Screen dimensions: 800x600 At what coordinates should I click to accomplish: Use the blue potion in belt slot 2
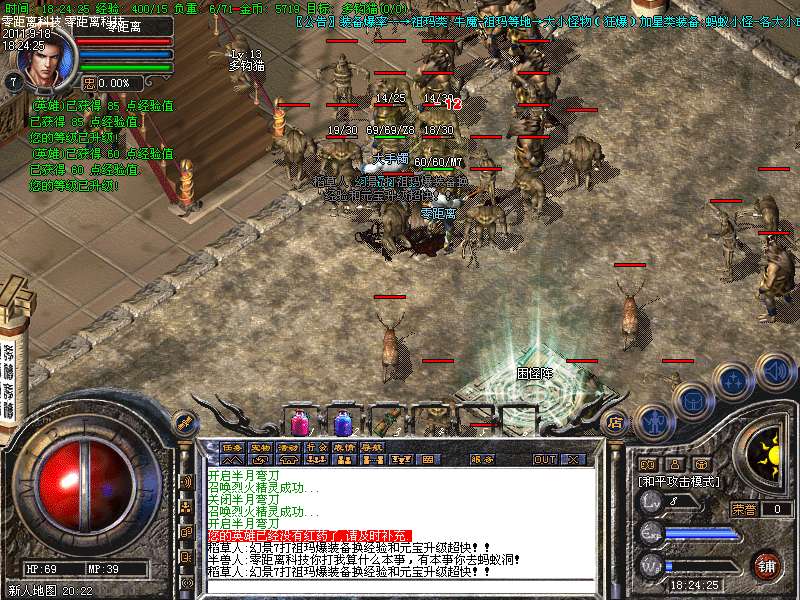point(343,420)
